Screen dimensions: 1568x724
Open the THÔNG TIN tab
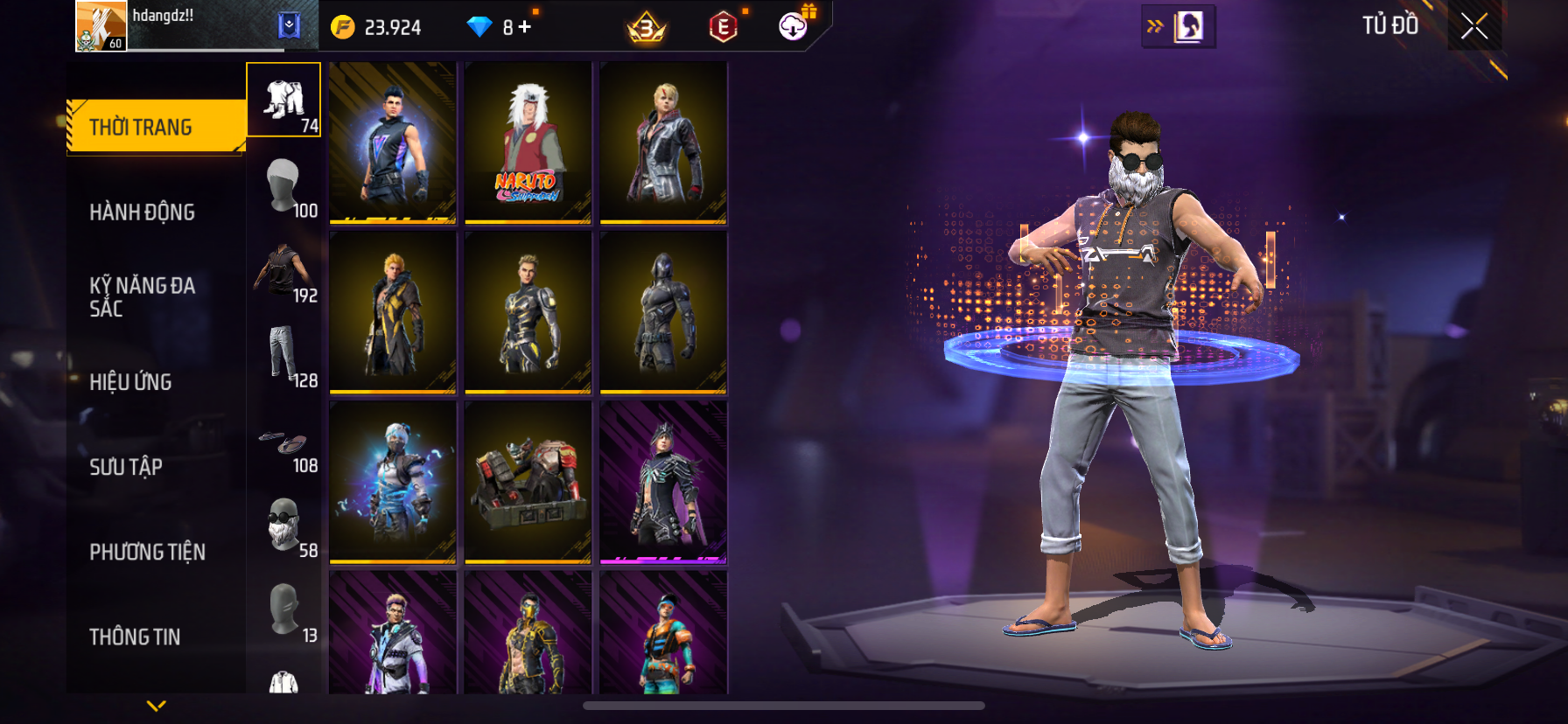click(x=135, y=637)
